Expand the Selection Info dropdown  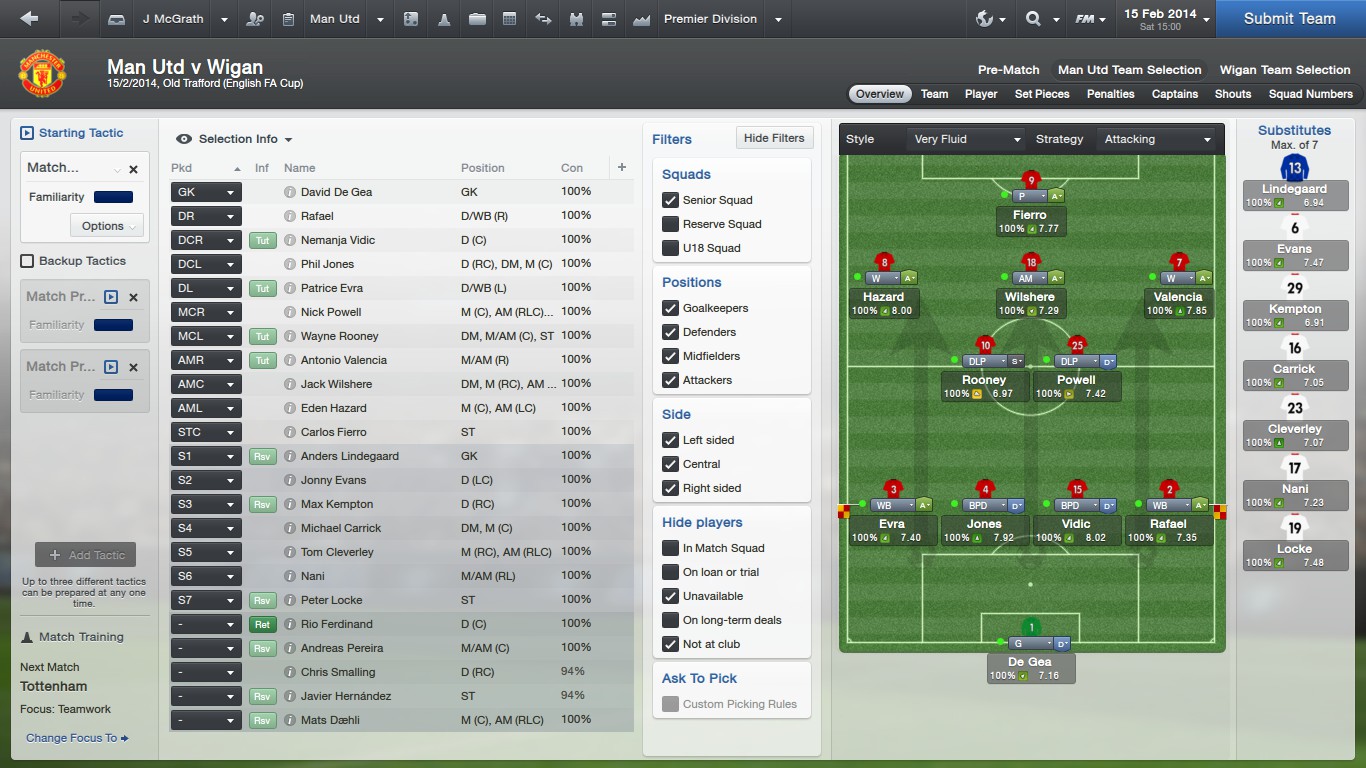coord(236,139)
